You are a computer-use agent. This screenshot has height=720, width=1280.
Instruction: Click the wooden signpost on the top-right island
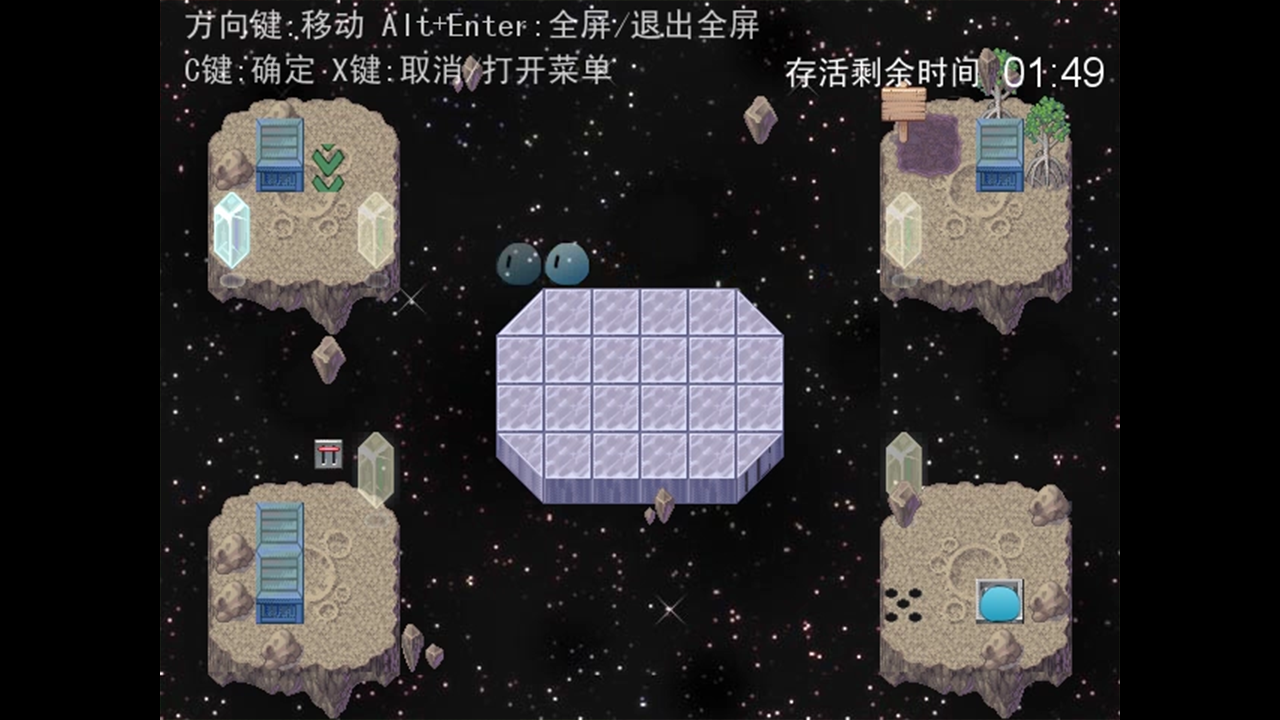click(903, 103)
